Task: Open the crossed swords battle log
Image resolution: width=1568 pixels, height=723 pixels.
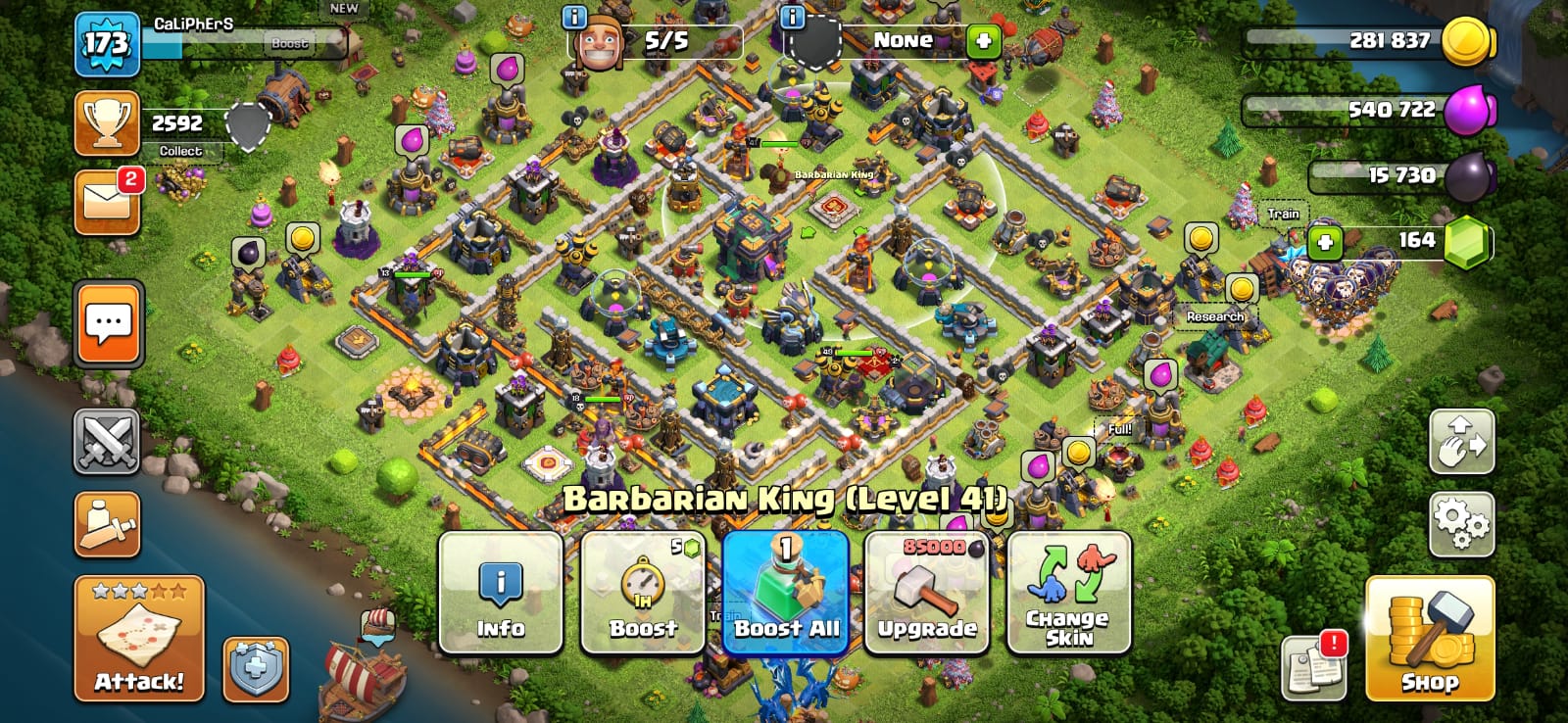Action: coord(107,442)
